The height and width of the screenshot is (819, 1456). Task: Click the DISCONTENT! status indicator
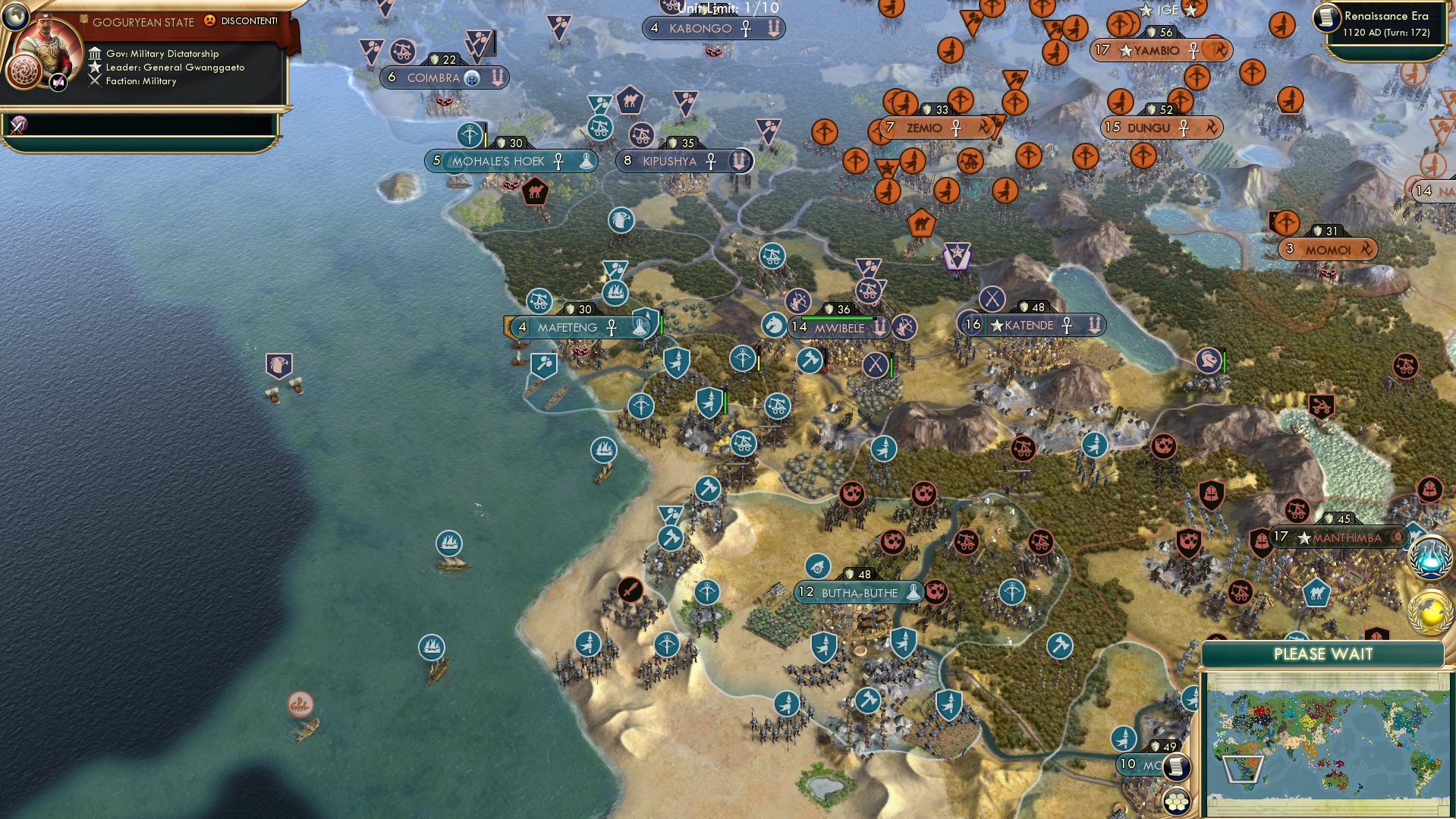(x=243, y=23)
